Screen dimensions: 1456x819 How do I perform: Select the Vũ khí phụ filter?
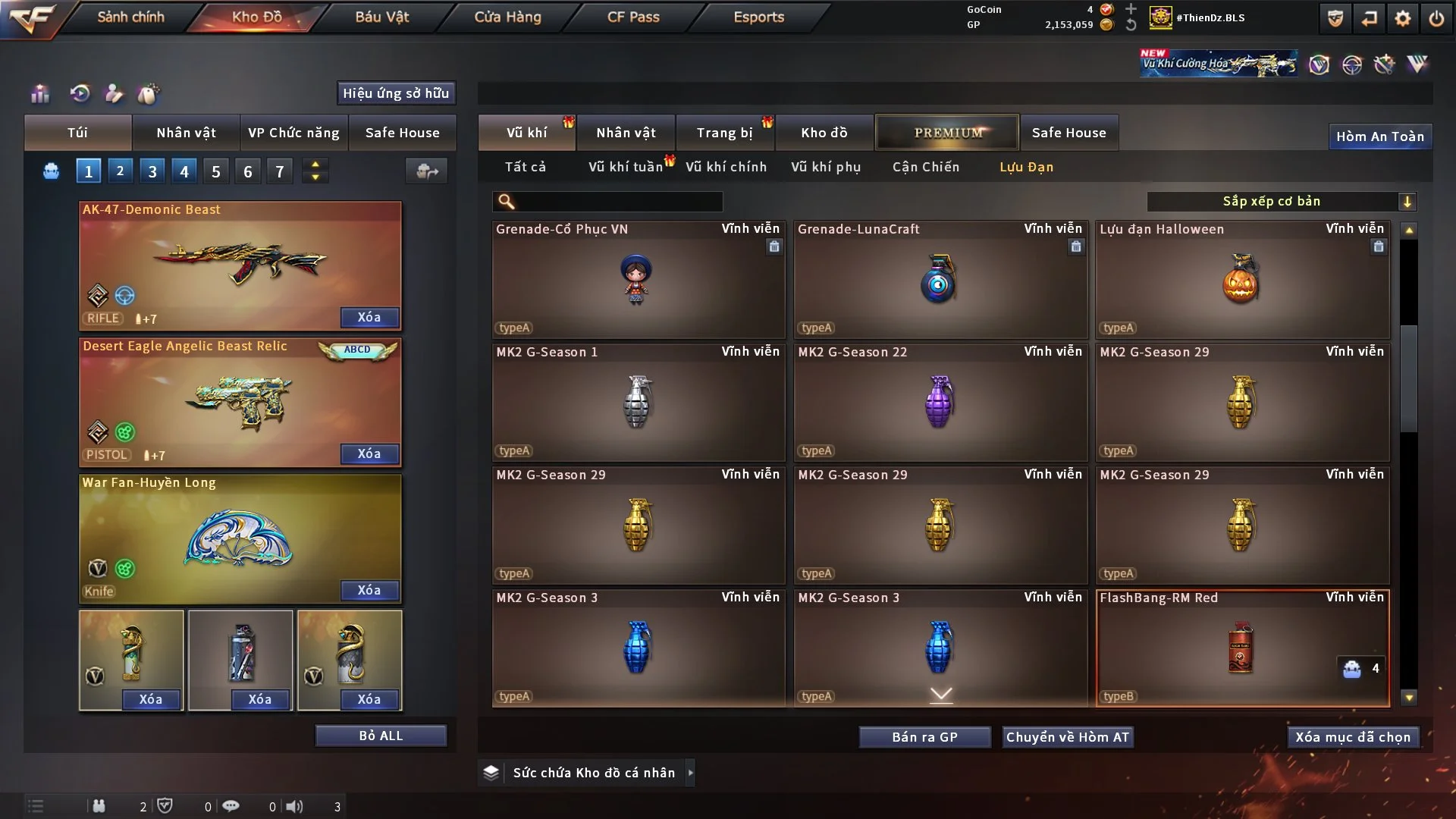point(826,167)
